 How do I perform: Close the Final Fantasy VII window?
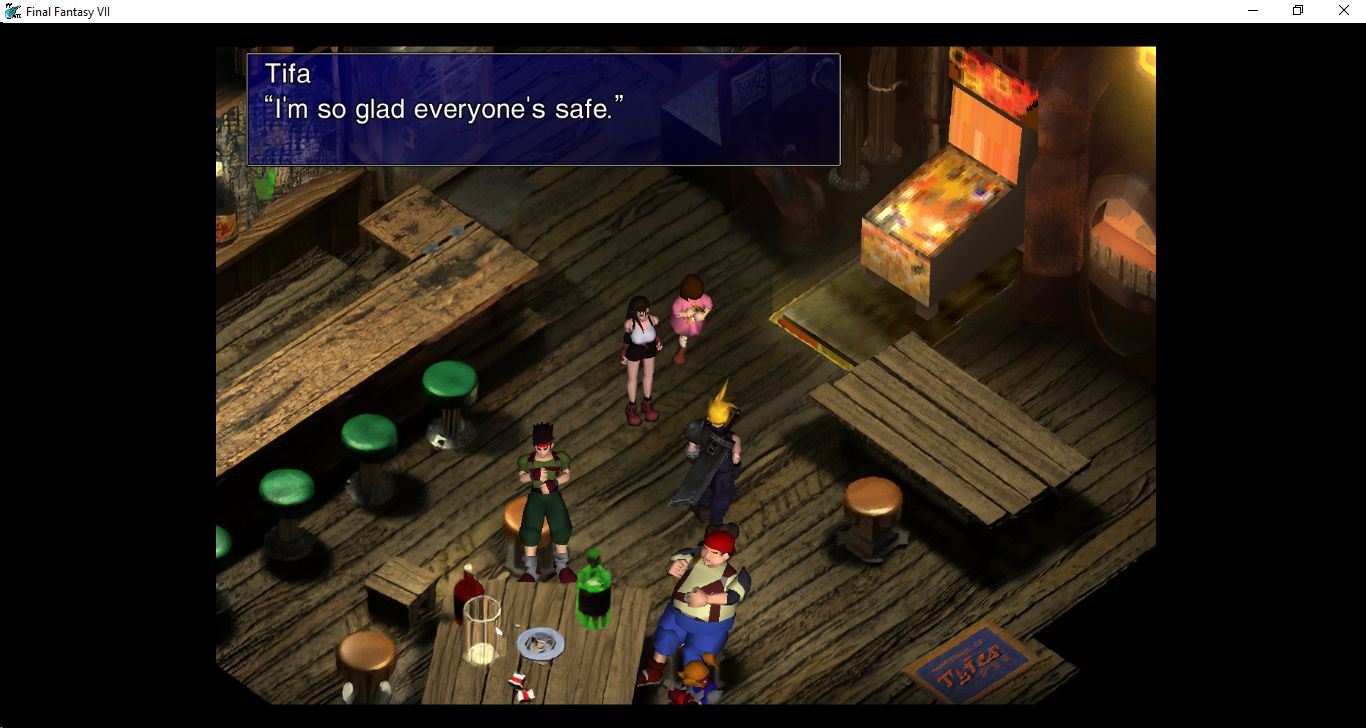(x=1343, y=11)
